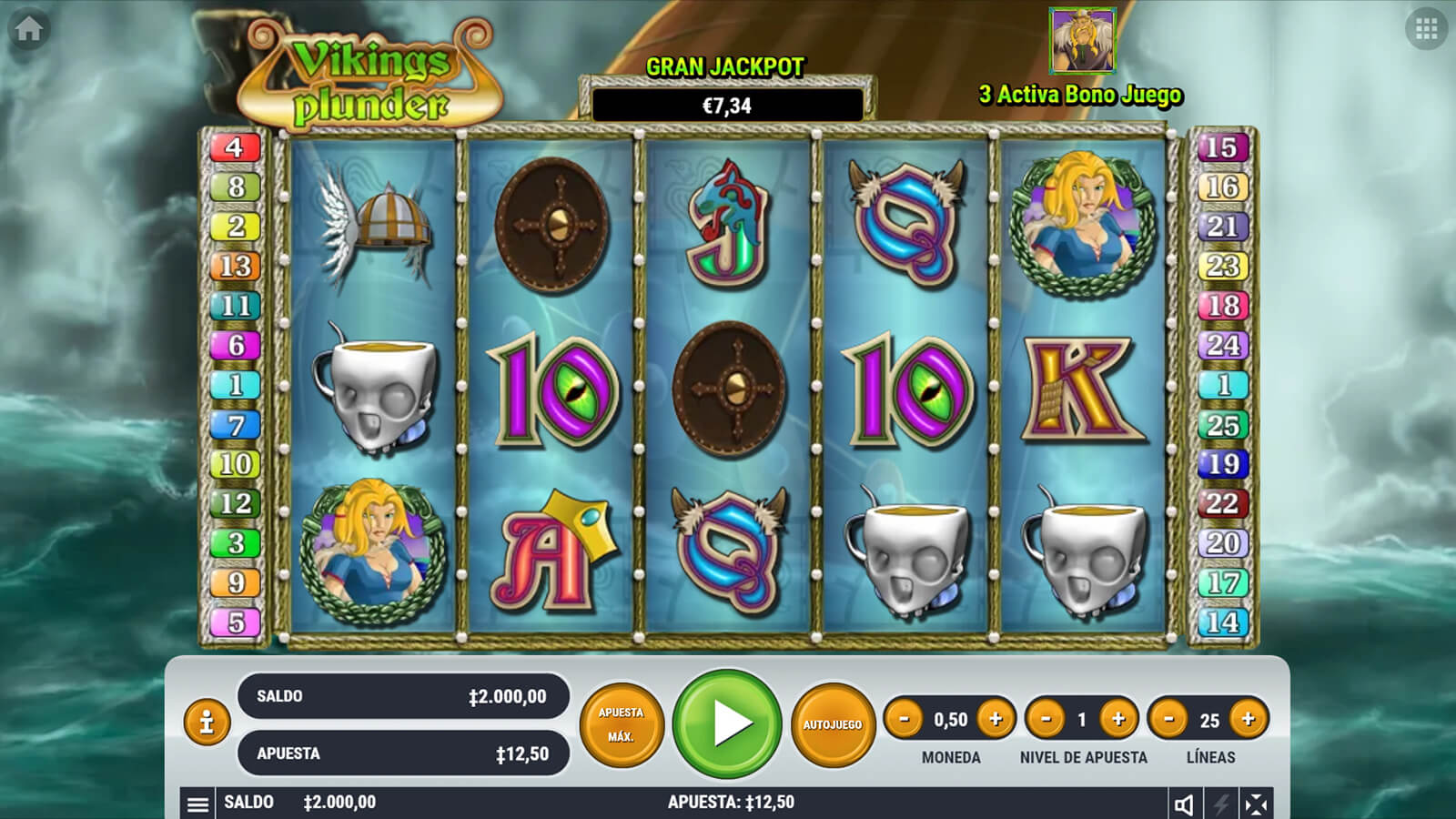Viewport: 1456px width, 819px height.
Task: Toggle the lightning bolt quick spin
Action: (x=1220, y=804)
